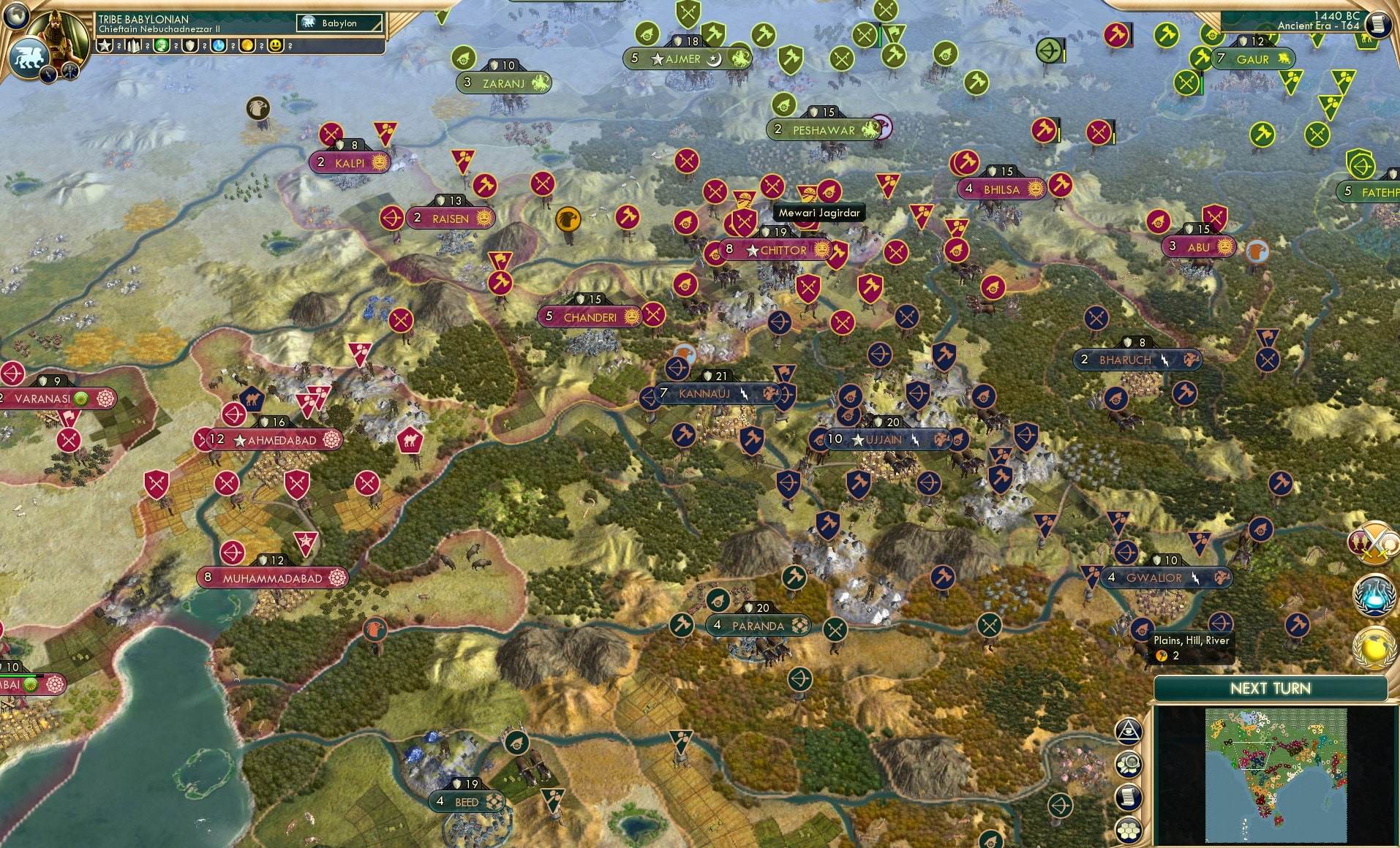
Task: Click the happiness smiley icon in the status bar
Action: (276, 45)
